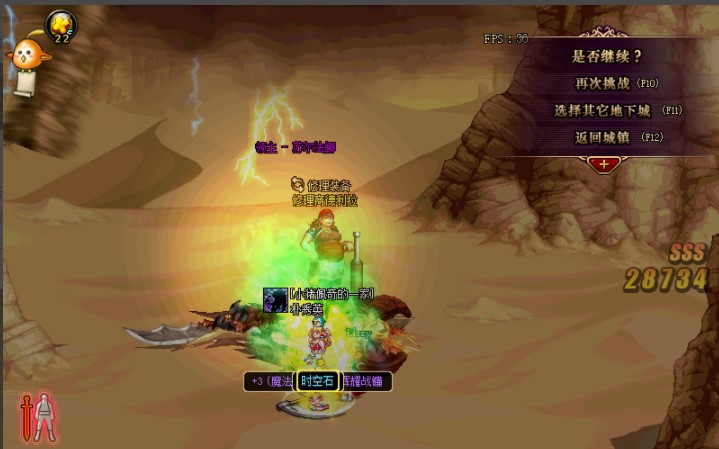This screenshot has width=719, height=449.
Task: Click the +3 (魔法 item drop label
Action: coord(270,381)
